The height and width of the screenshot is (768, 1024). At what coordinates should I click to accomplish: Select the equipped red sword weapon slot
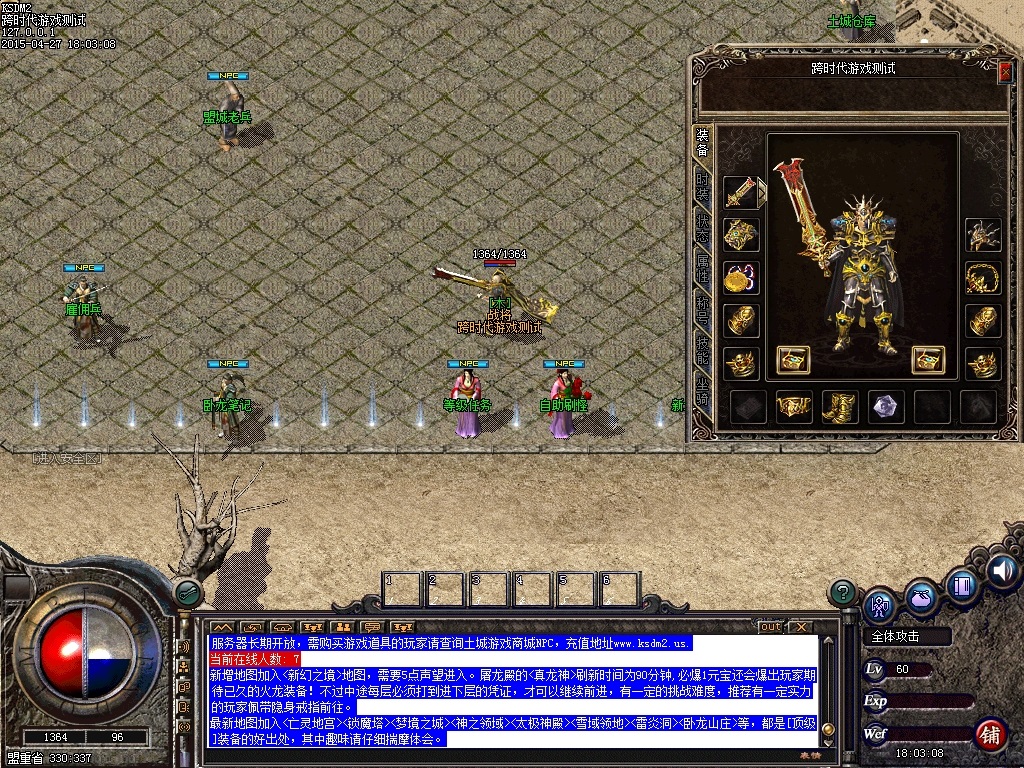click(x=741, y=193)
